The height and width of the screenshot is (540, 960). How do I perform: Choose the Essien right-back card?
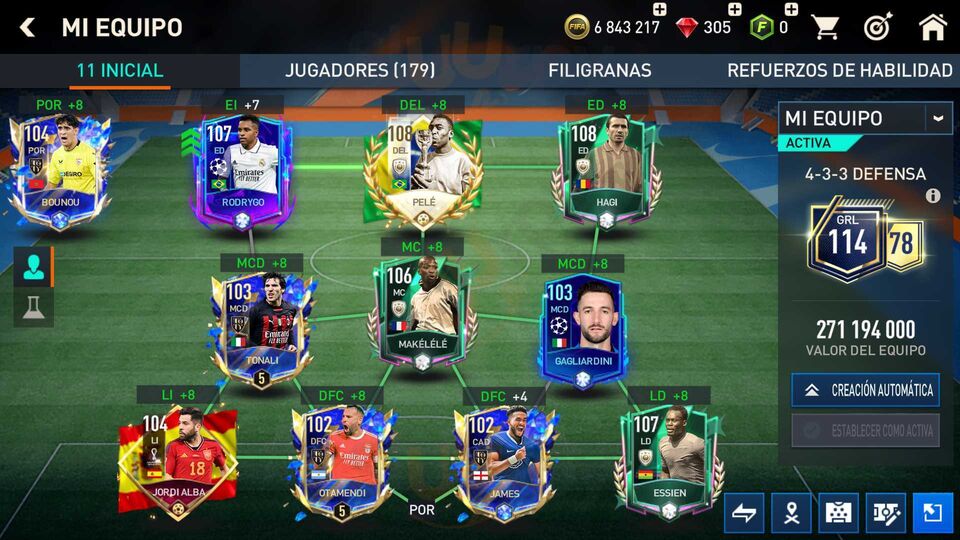pyautogui.click(x=668, y=460)
